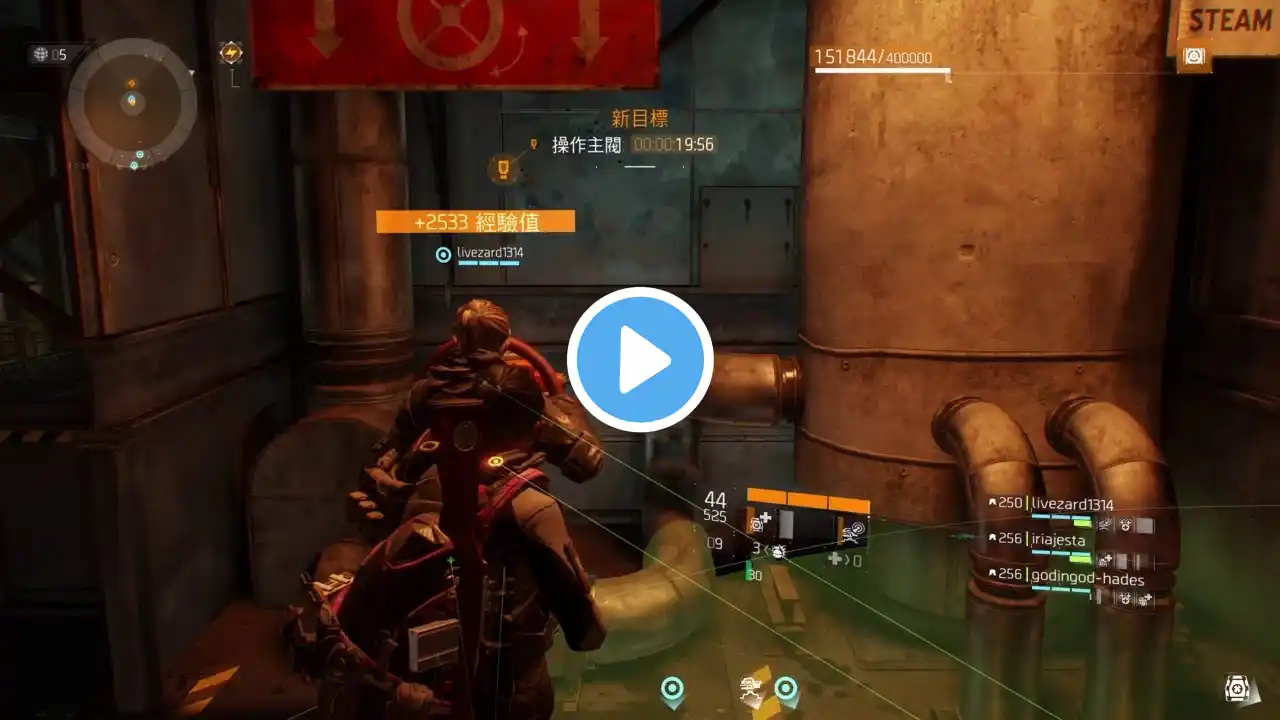
Task: Click the orange lightning bolt status icon
Action: (x=231, y=53)
